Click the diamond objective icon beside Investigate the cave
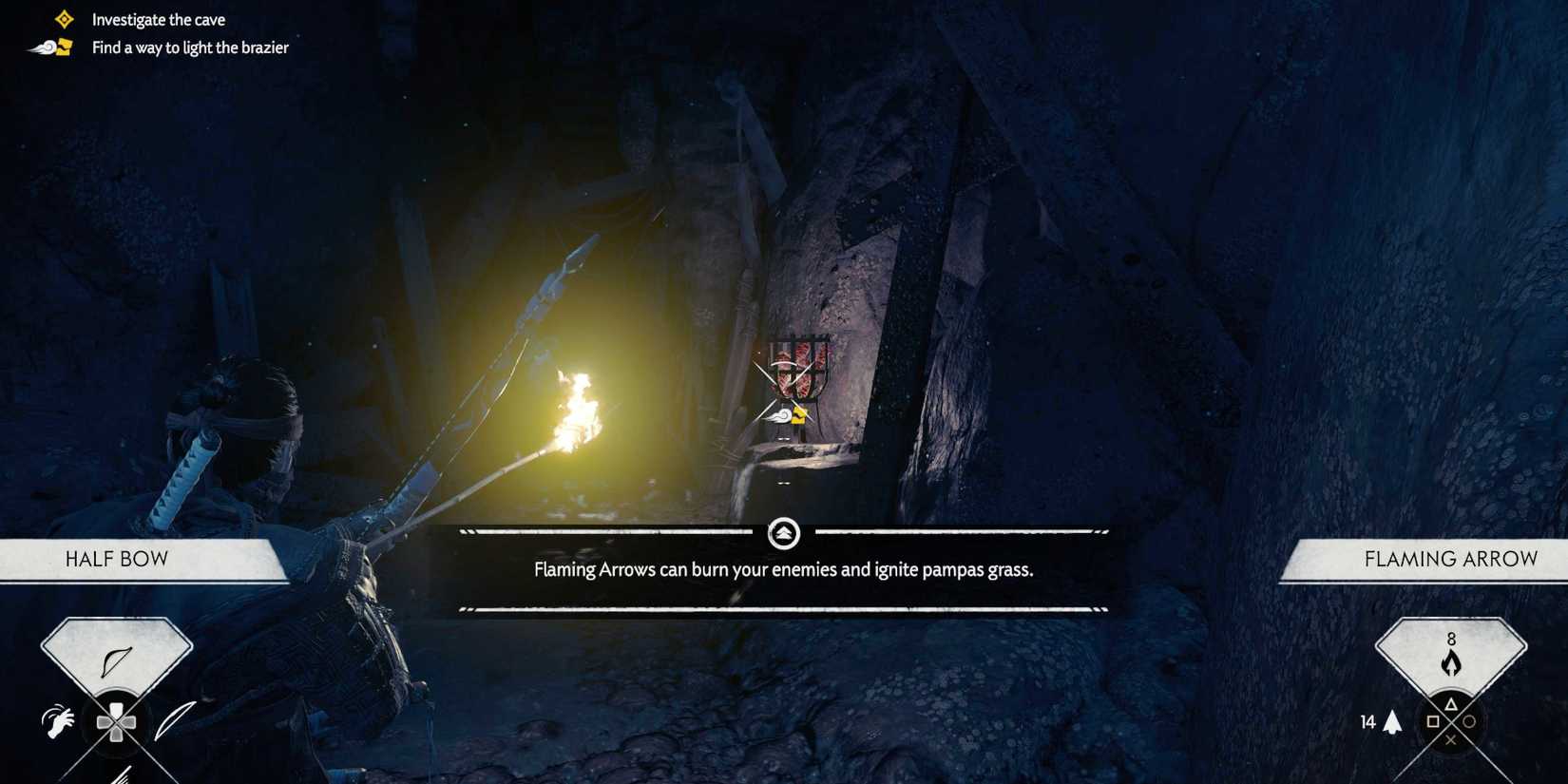 coord(63,16)
